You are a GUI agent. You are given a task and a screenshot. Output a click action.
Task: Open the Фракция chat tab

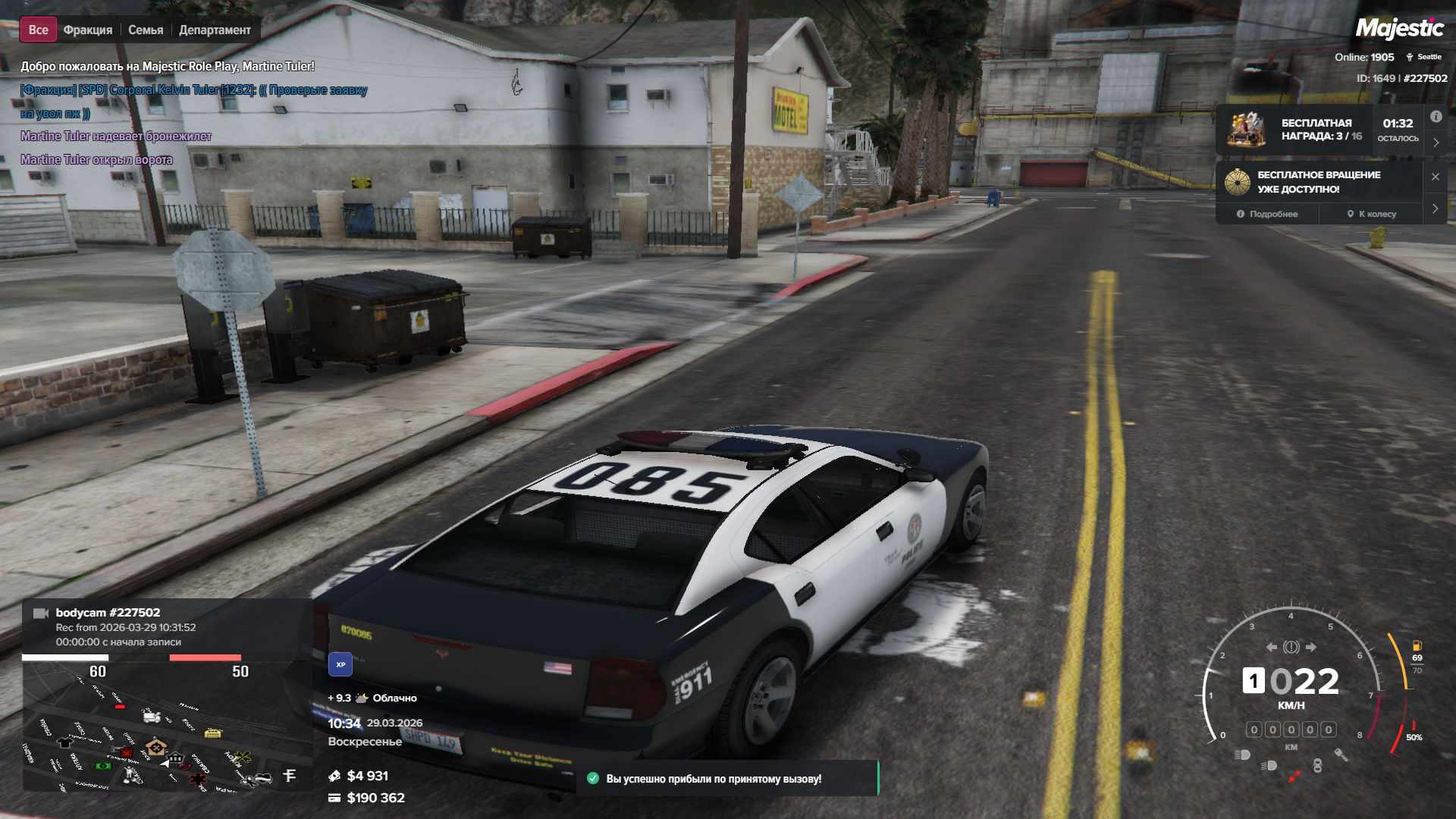(88, 30)
